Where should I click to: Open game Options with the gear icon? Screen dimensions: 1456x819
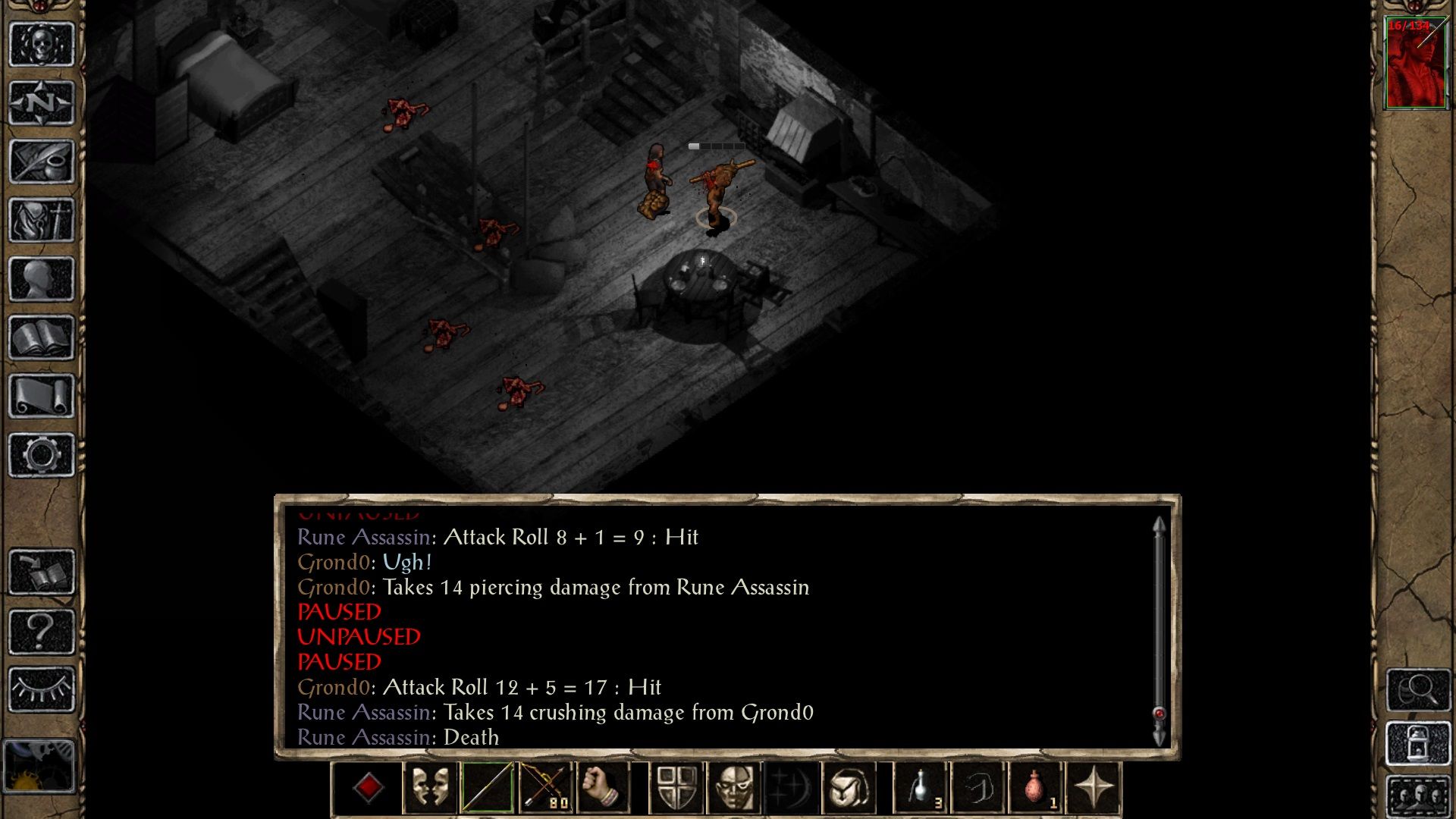(42, 452)
